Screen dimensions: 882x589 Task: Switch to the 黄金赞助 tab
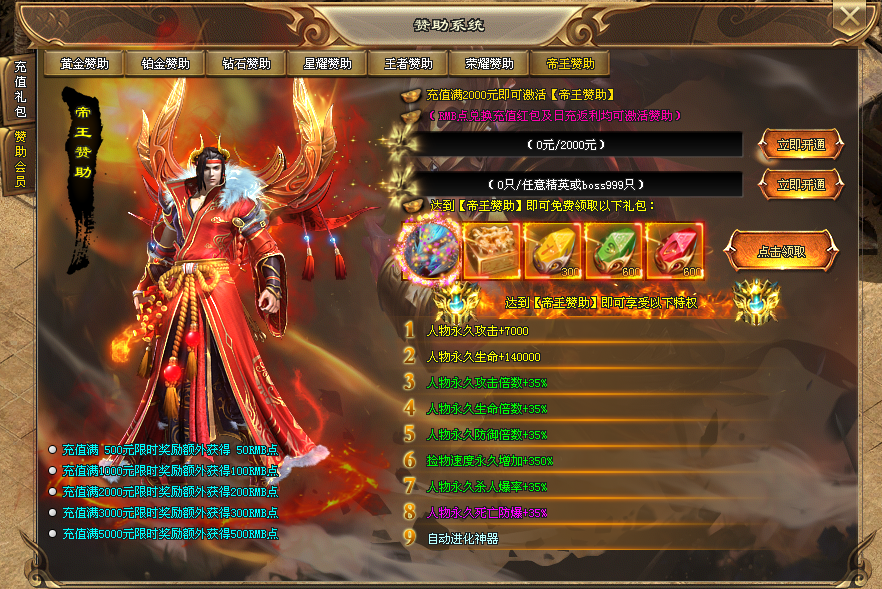(84, 64)
